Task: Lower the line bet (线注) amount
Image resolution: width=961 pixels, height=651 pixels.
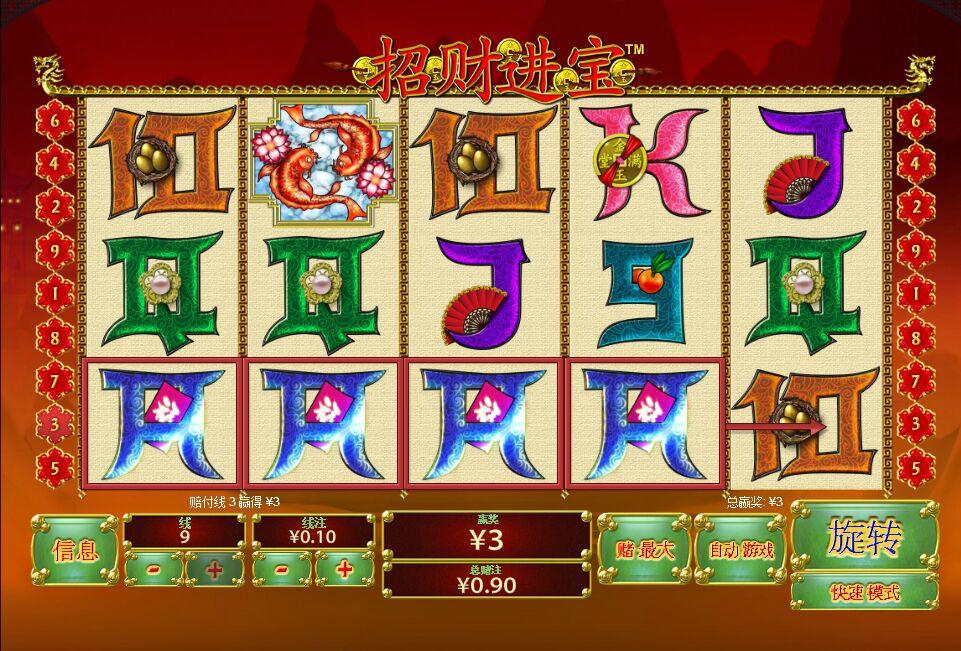Action: pyautogui.click(x=282, y=569)
